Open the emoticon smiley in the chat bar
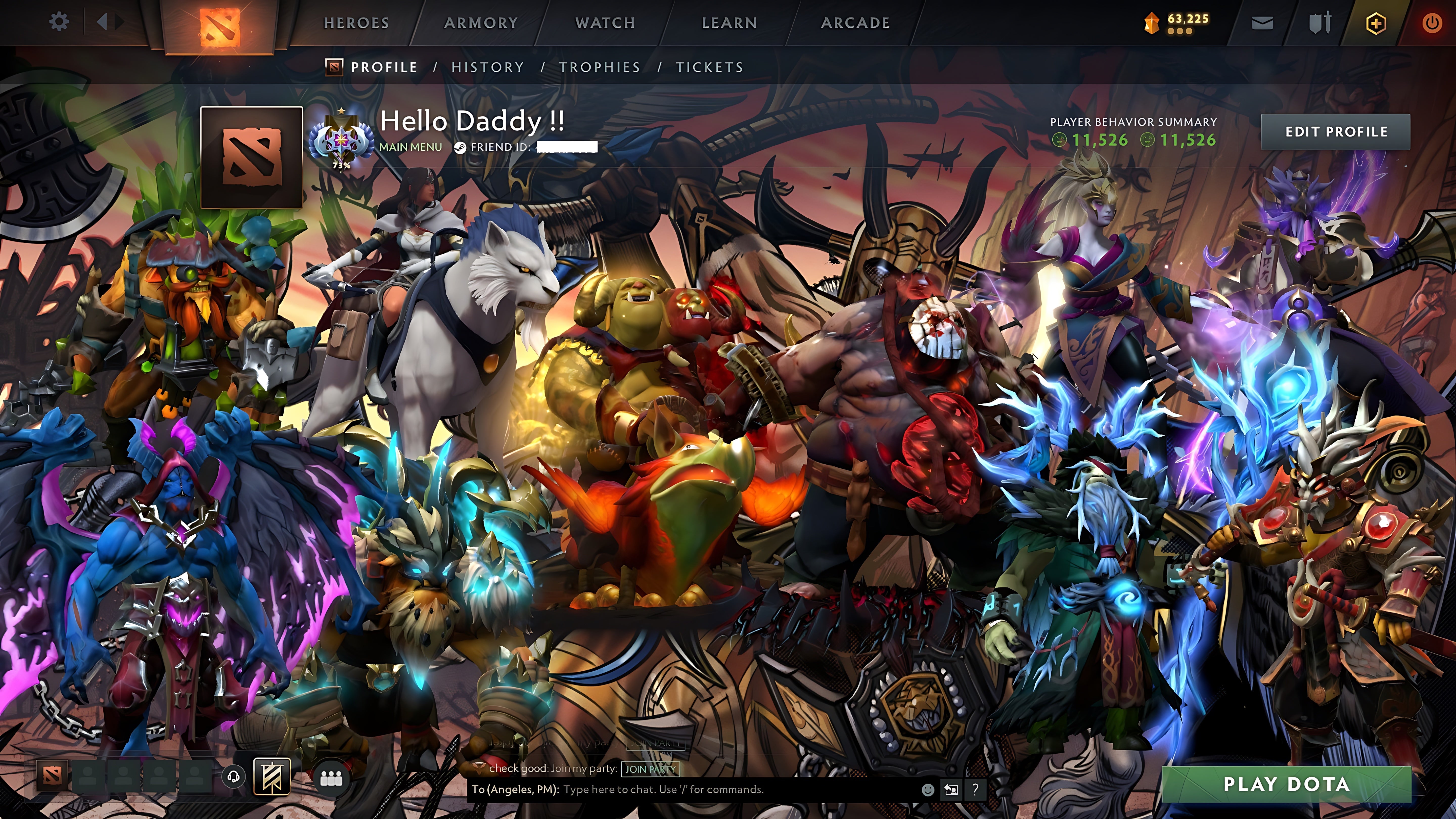1456x819 pixels. click(929, 790)
